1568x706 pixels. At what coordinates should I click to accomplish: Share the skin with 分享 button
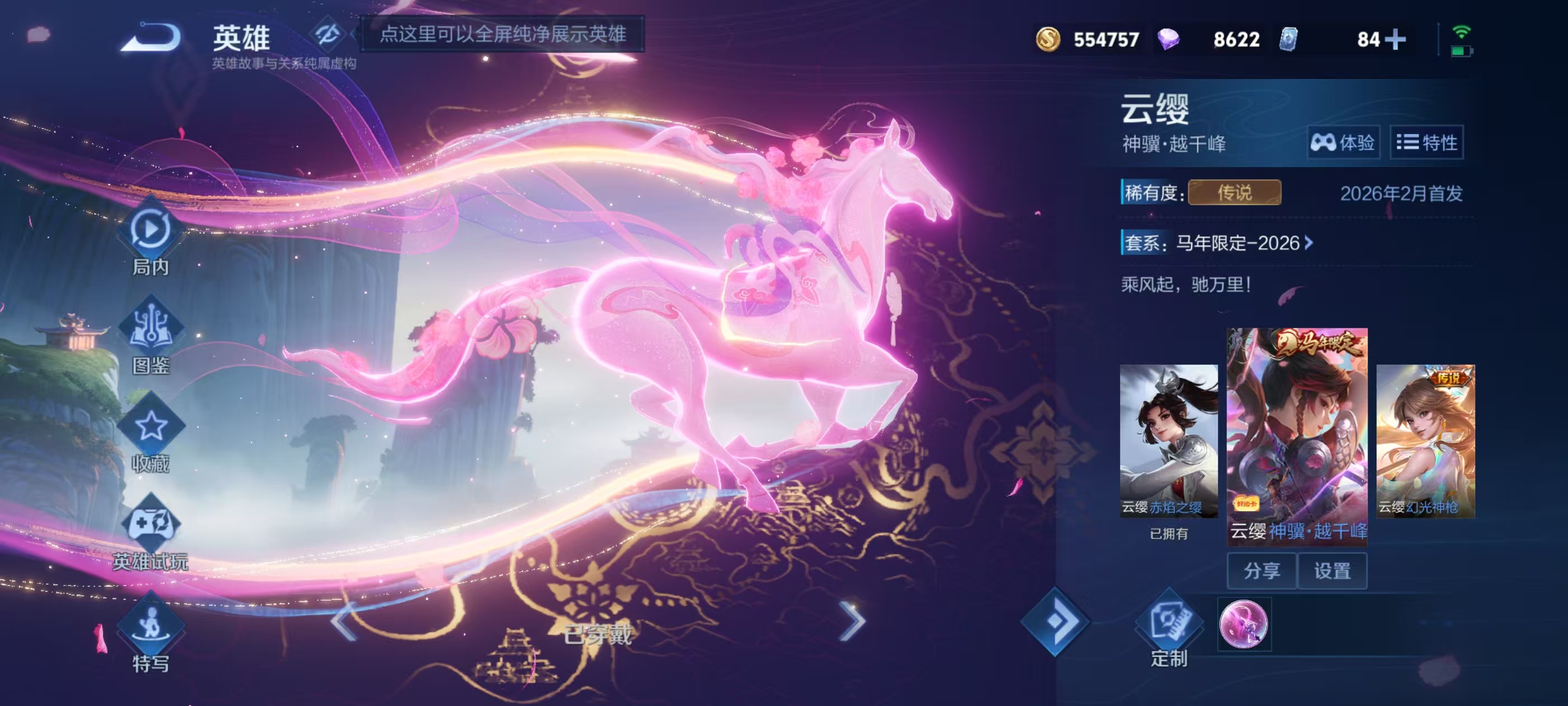coord(1261,571)
